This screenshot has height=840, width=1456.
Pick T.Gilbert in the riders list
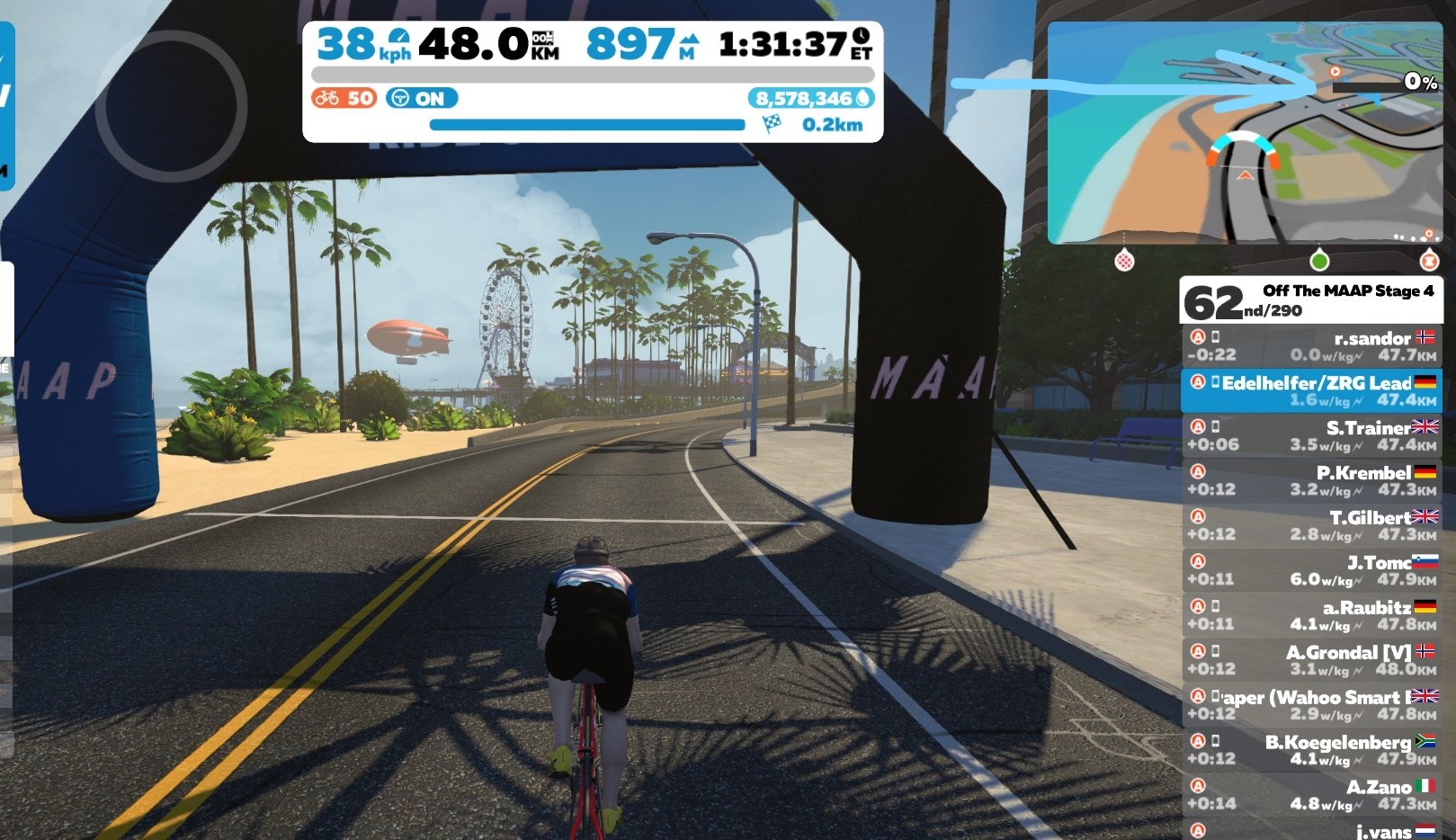1311,525
